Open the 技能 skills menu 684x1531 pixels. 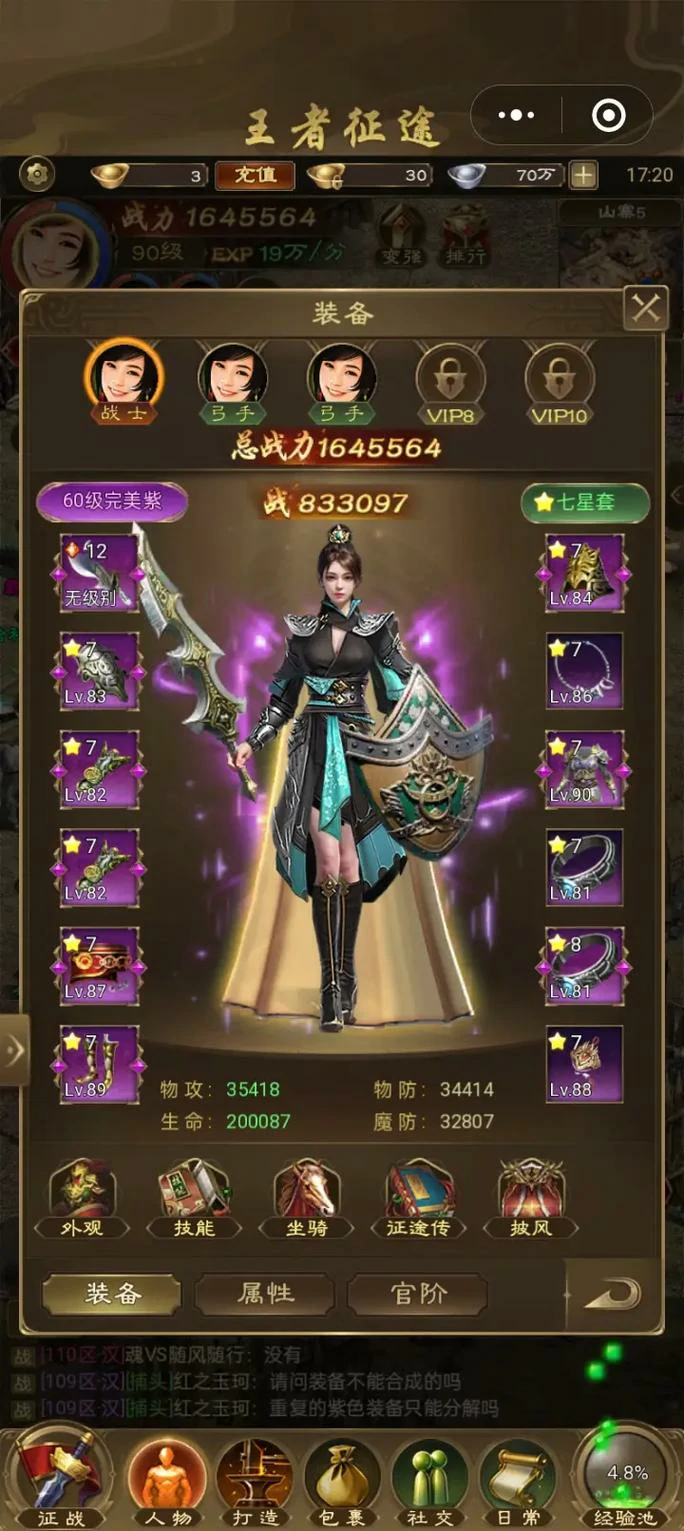click(195, 1199)
